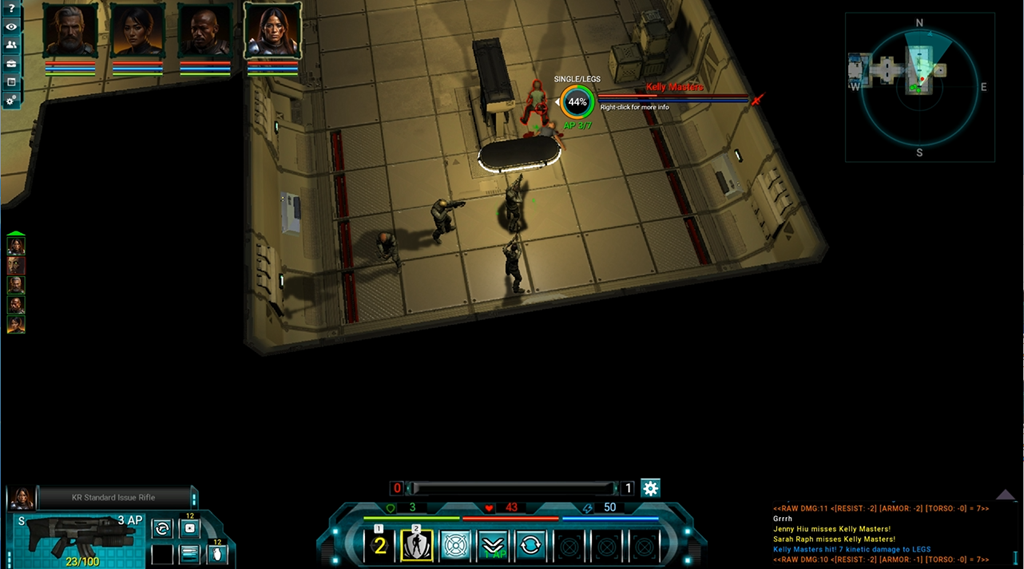This screenshot has height=569, width=1024.
Task: Select the grey-bearded squad member portrait
Action: pos(70,31)
